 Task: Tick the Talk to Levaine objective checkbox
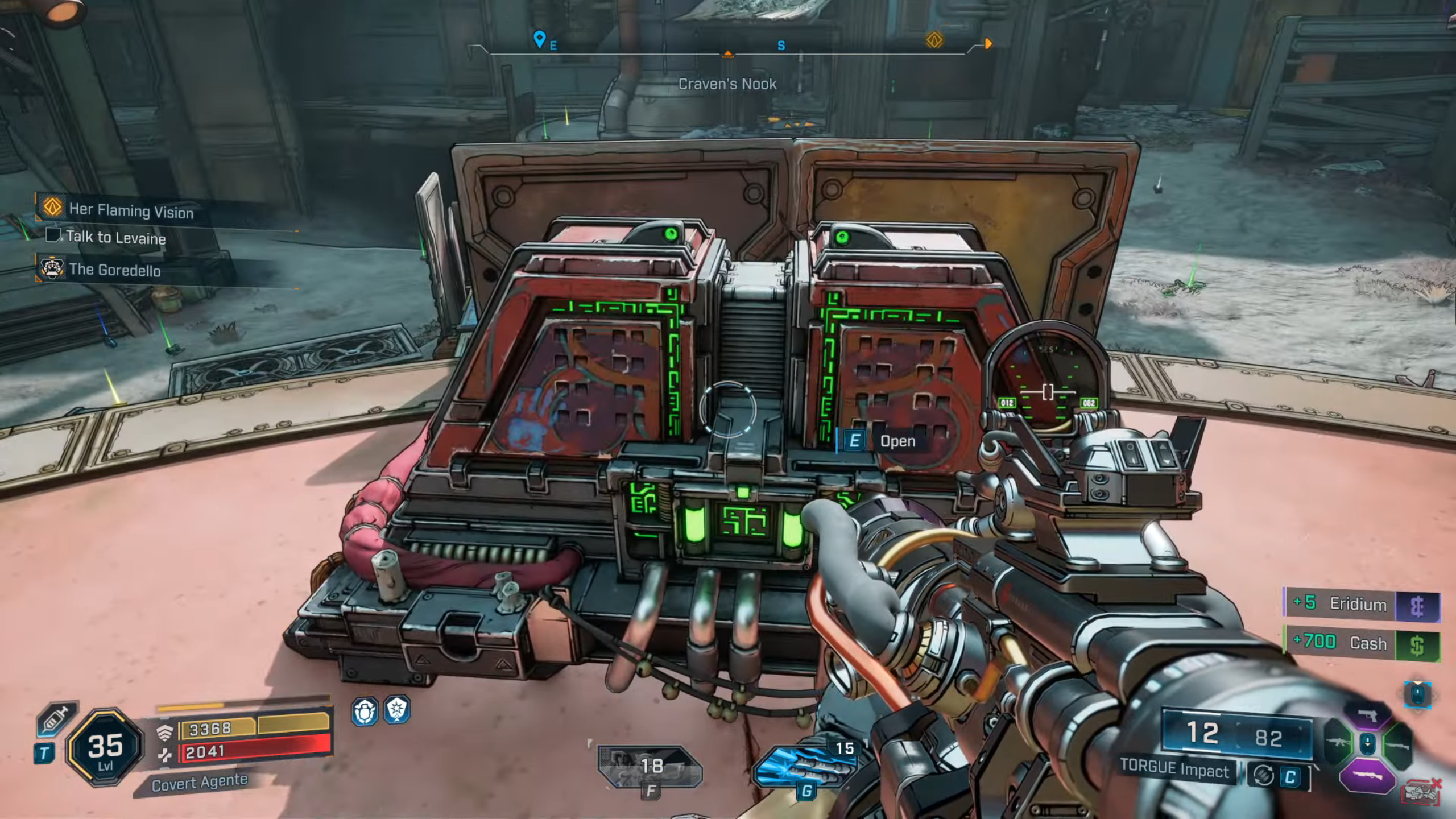pos(53,234)
